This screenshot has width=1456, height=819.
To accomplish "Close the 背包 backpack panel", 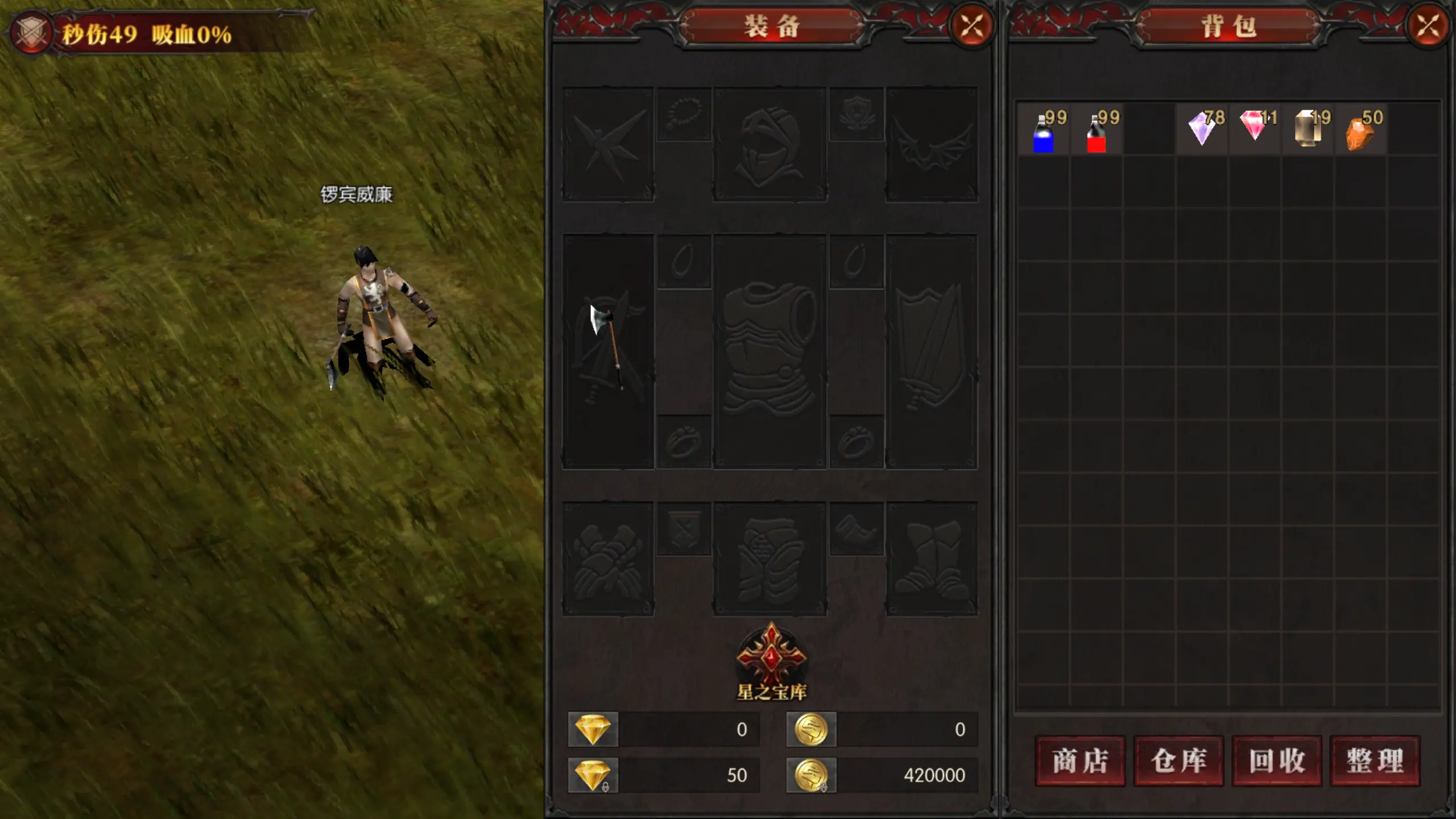I will [x=1428, y=26].
